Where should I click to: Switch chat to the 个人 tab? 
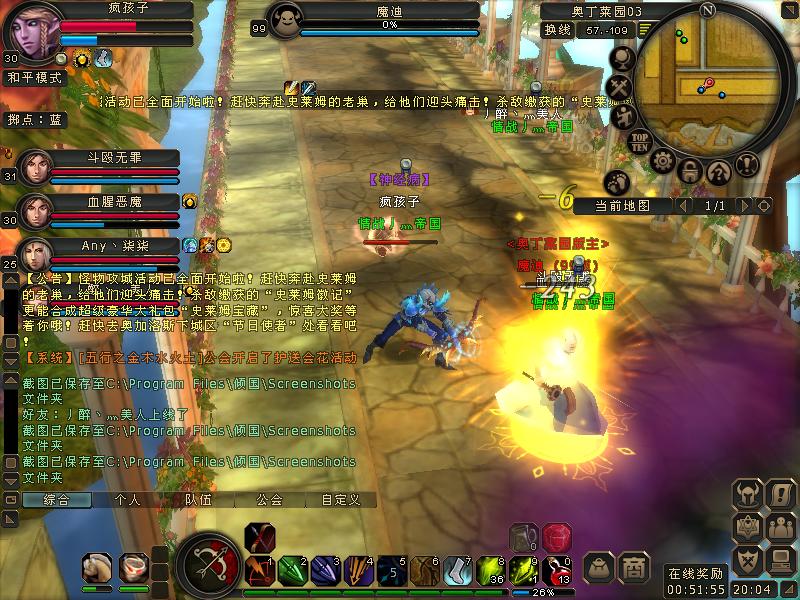point(128,499)
